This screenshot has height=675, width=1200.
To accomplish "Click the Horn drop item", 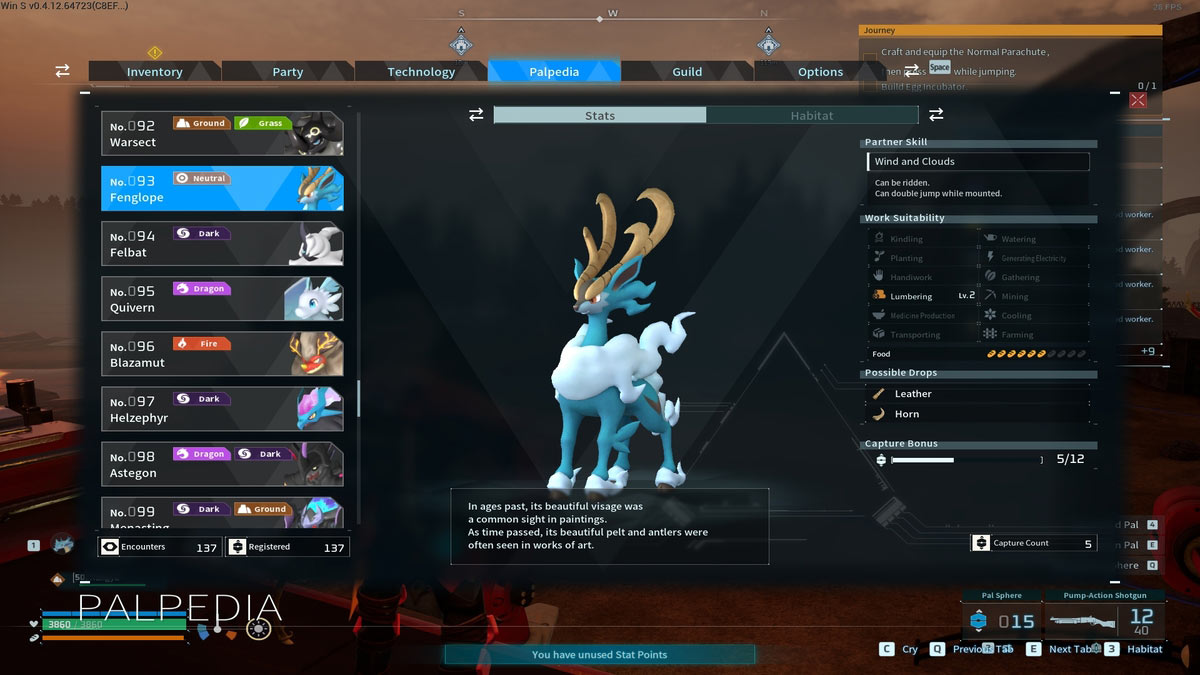I will coord(907,414).
